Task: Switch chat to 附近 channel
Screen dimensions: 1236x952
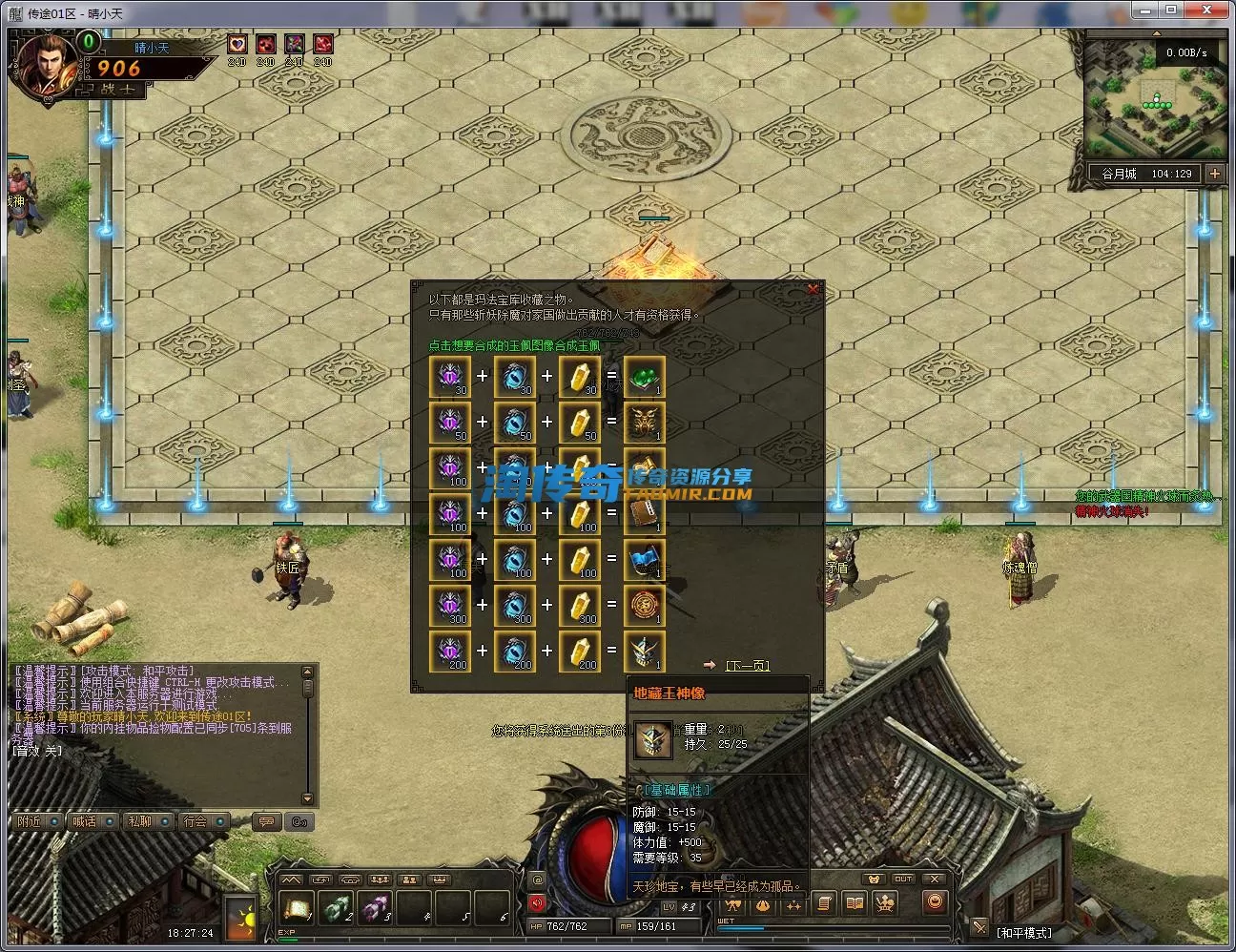Action: click(x=31, y=821)
